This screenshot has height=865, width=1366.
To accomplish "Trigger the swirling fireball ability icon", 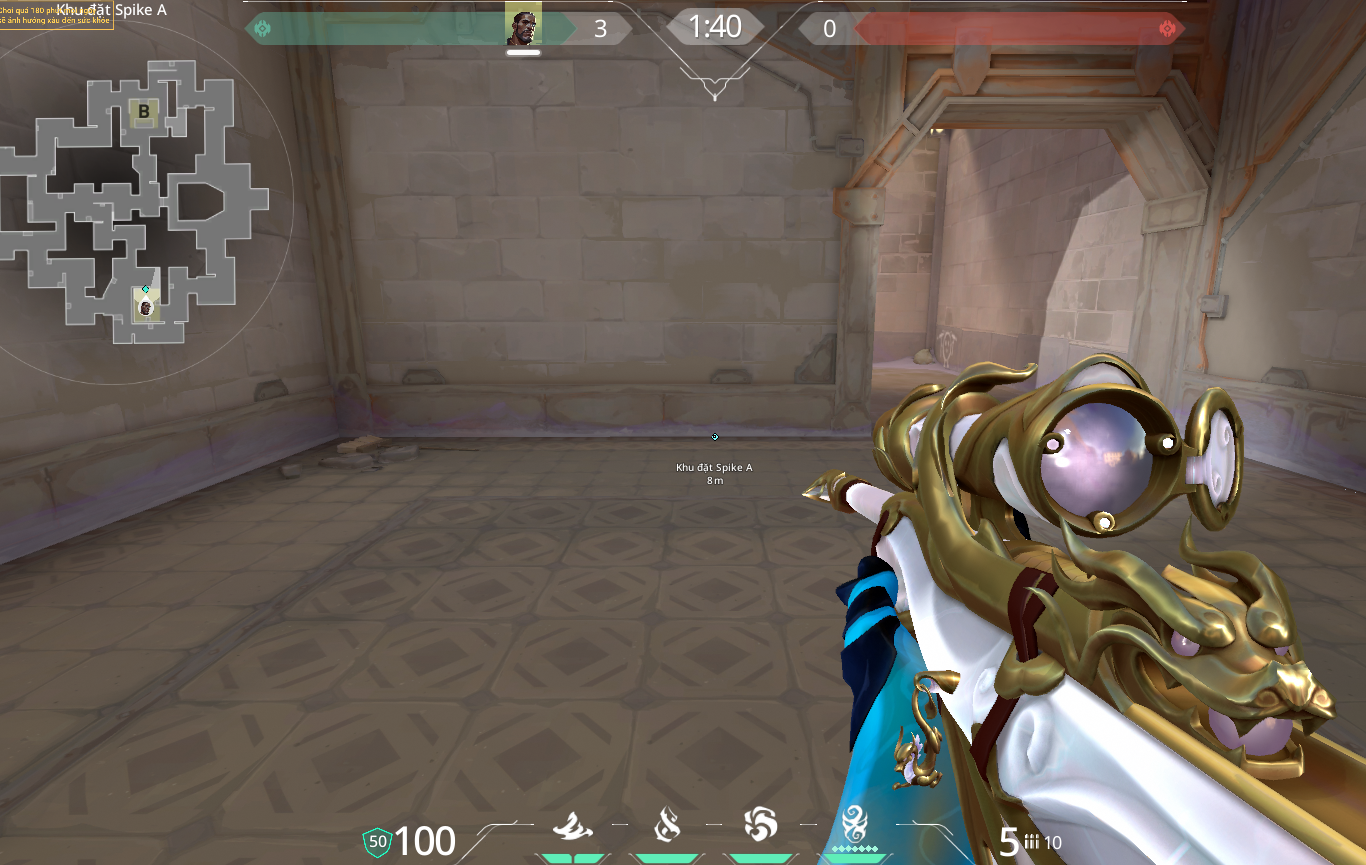I will pos(760,826).
